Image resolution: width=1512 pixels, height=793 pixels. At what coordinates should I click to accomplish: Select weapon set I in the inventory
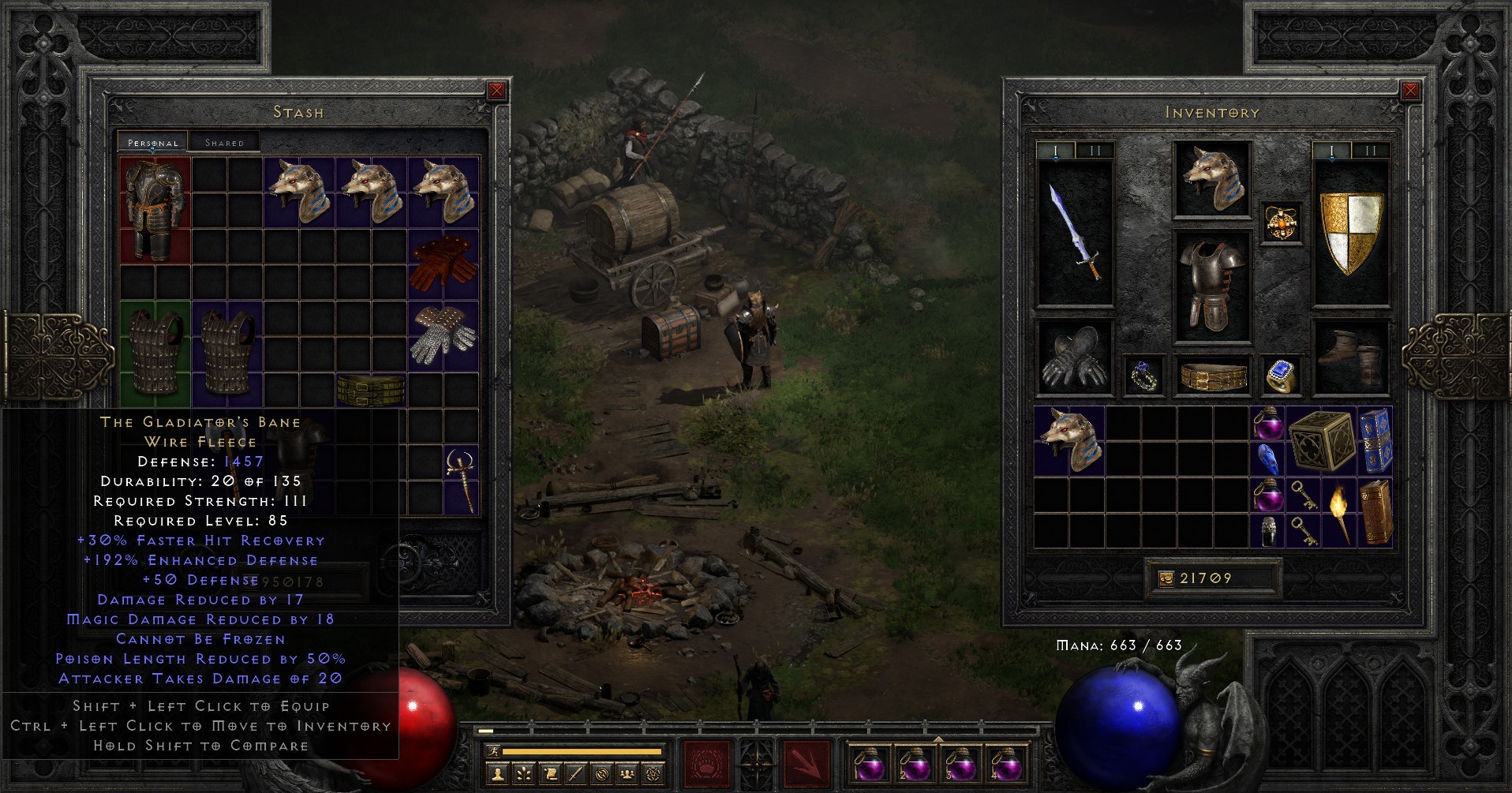point(1056,148)
